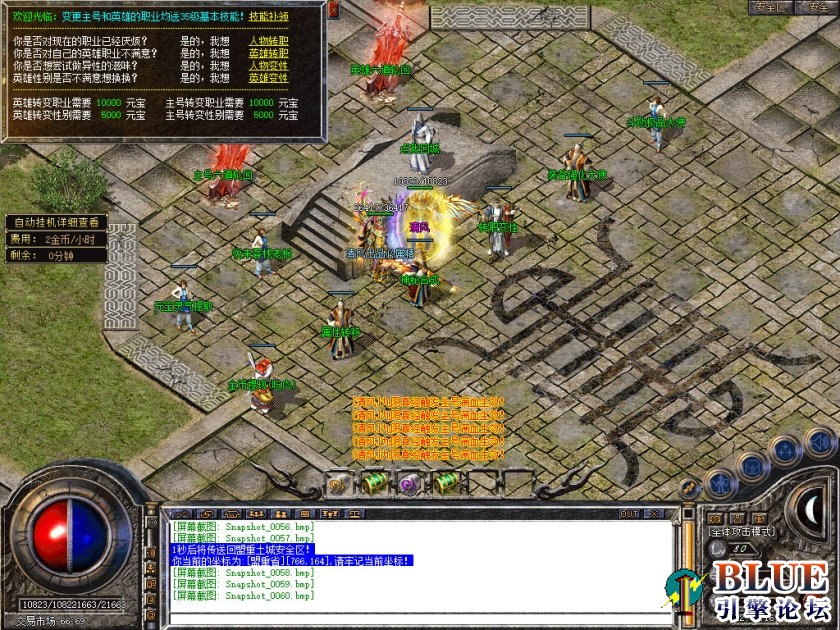This screenshot has height=630, width=840.
Task: Choose 人物变性 to change character gender
Action: 268,66
